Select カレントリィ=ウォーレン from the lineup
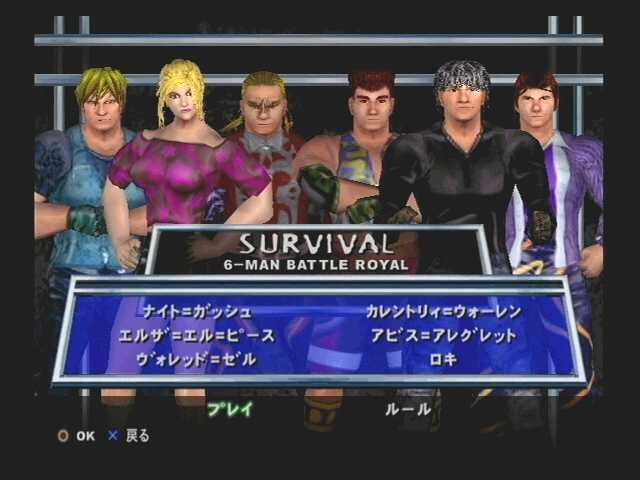 pyautogui.click(x=441, y=311)
